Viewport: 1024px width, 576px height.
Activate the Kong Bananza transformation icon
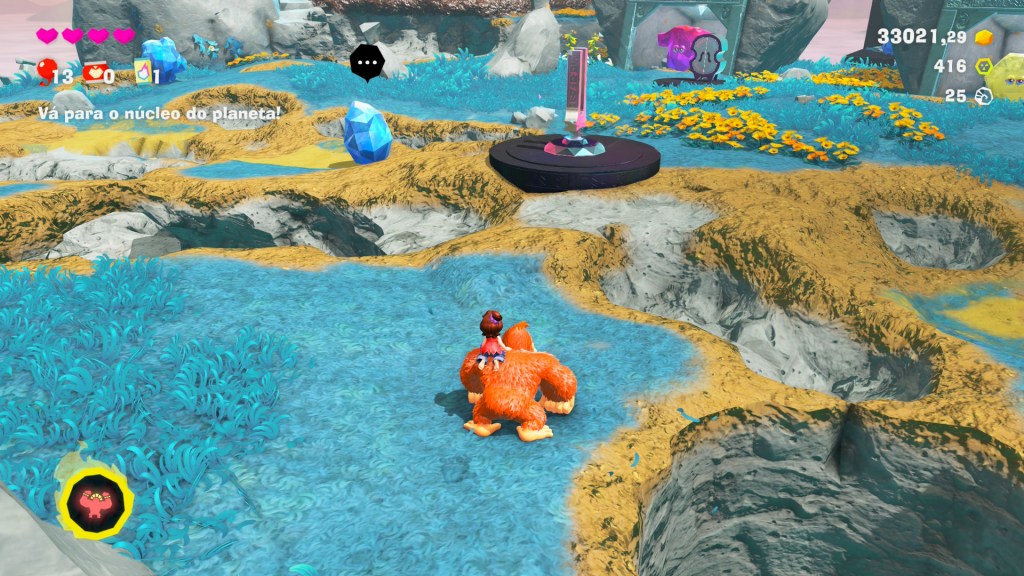click(x=95, y=502)
